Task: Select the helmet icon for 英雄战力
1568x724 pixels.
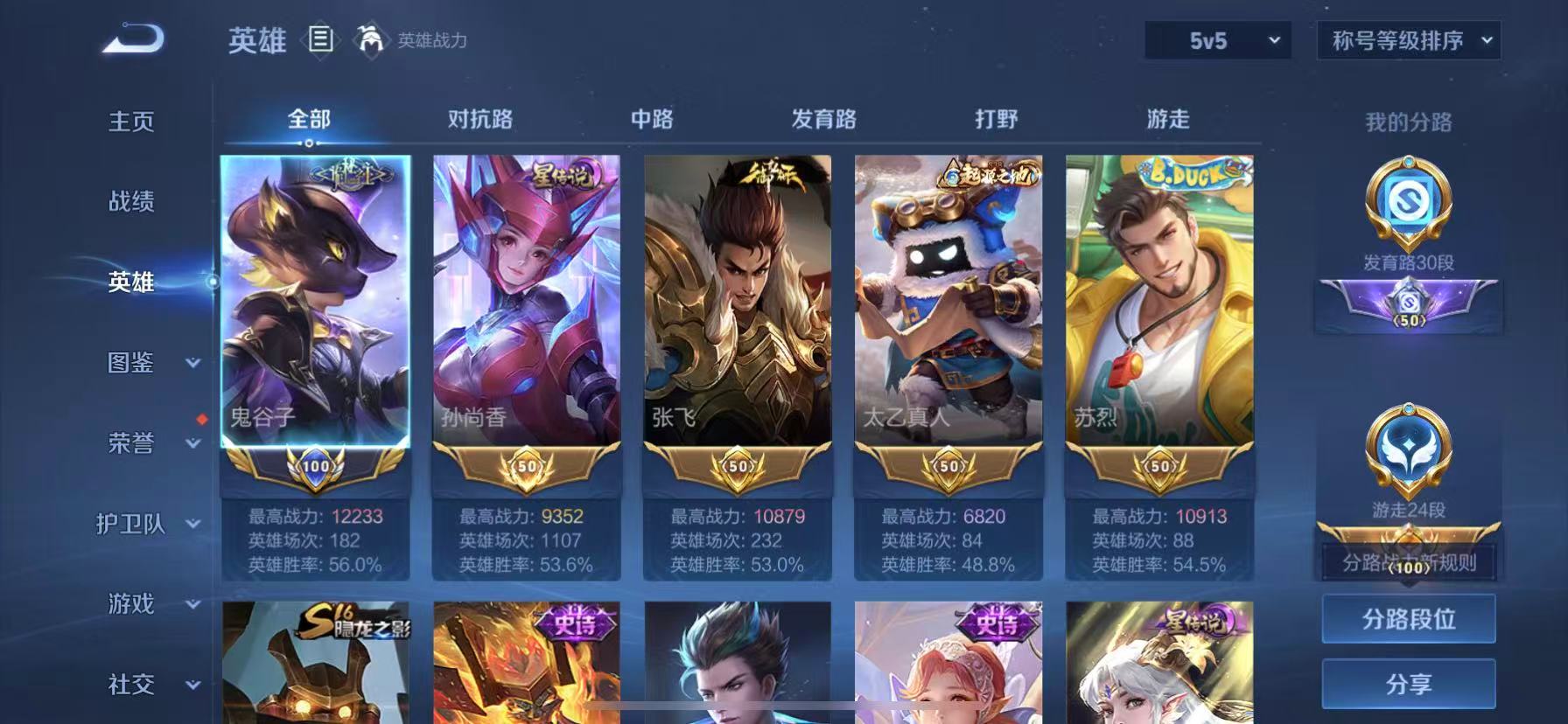Action: coord(371,40)
